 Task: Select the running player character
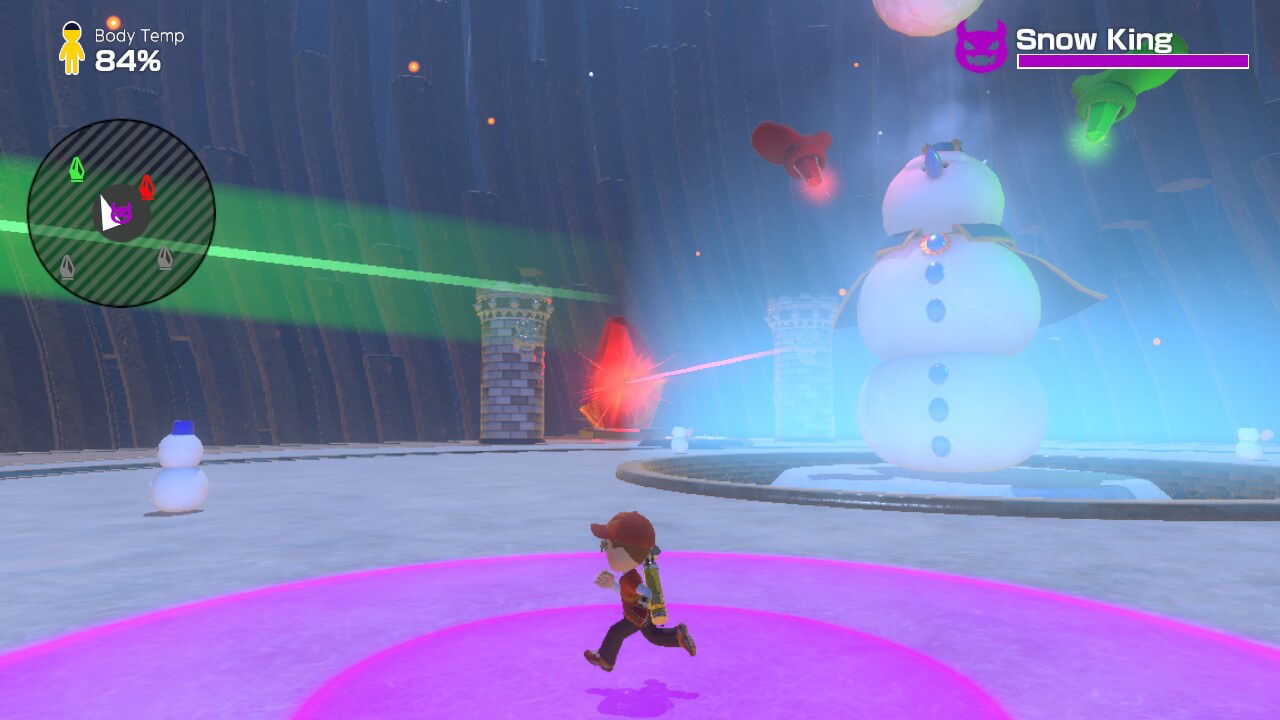(635, 590)
